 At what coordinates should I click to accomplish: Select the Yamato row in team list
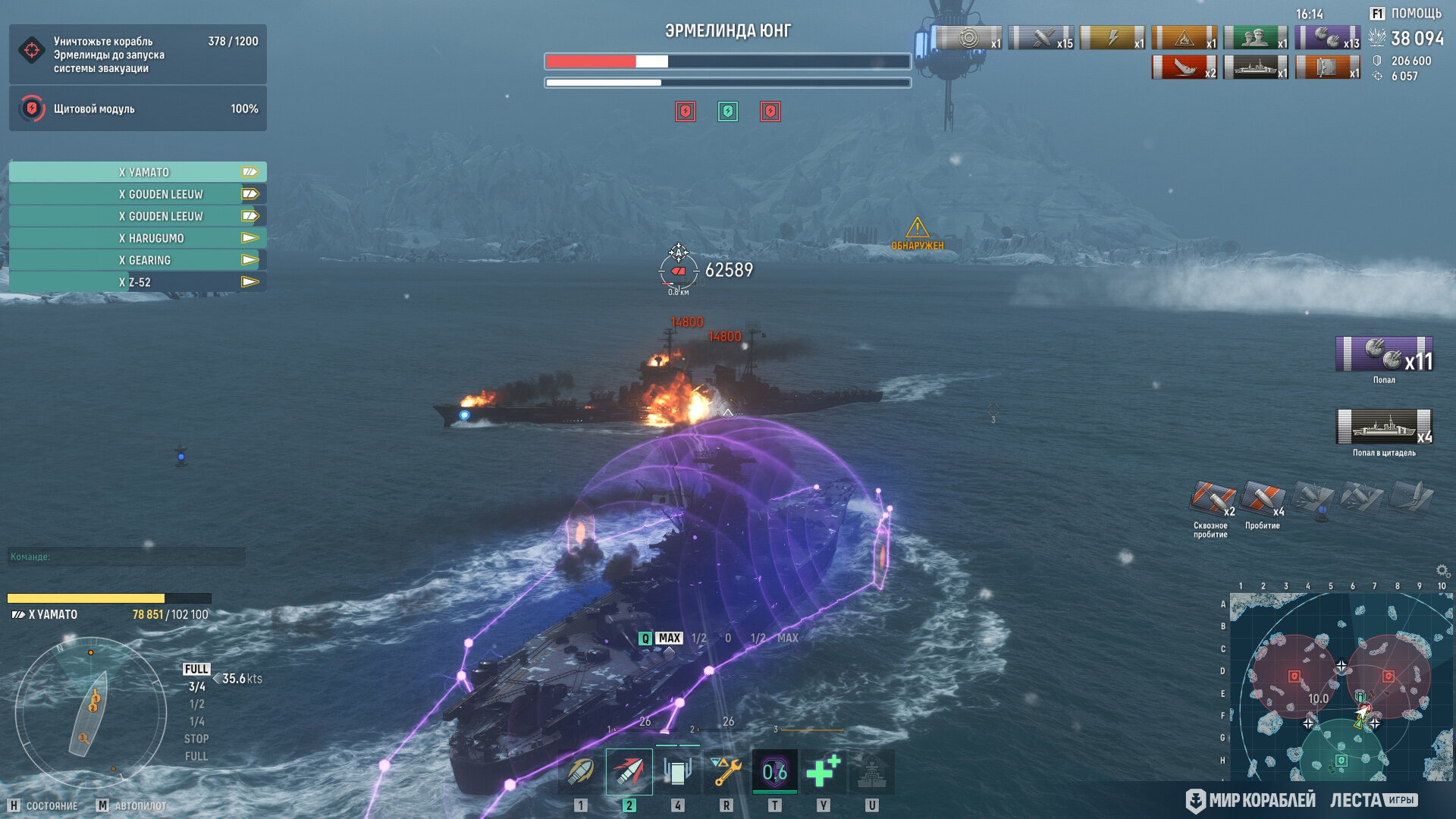click(x=138, y=172)
